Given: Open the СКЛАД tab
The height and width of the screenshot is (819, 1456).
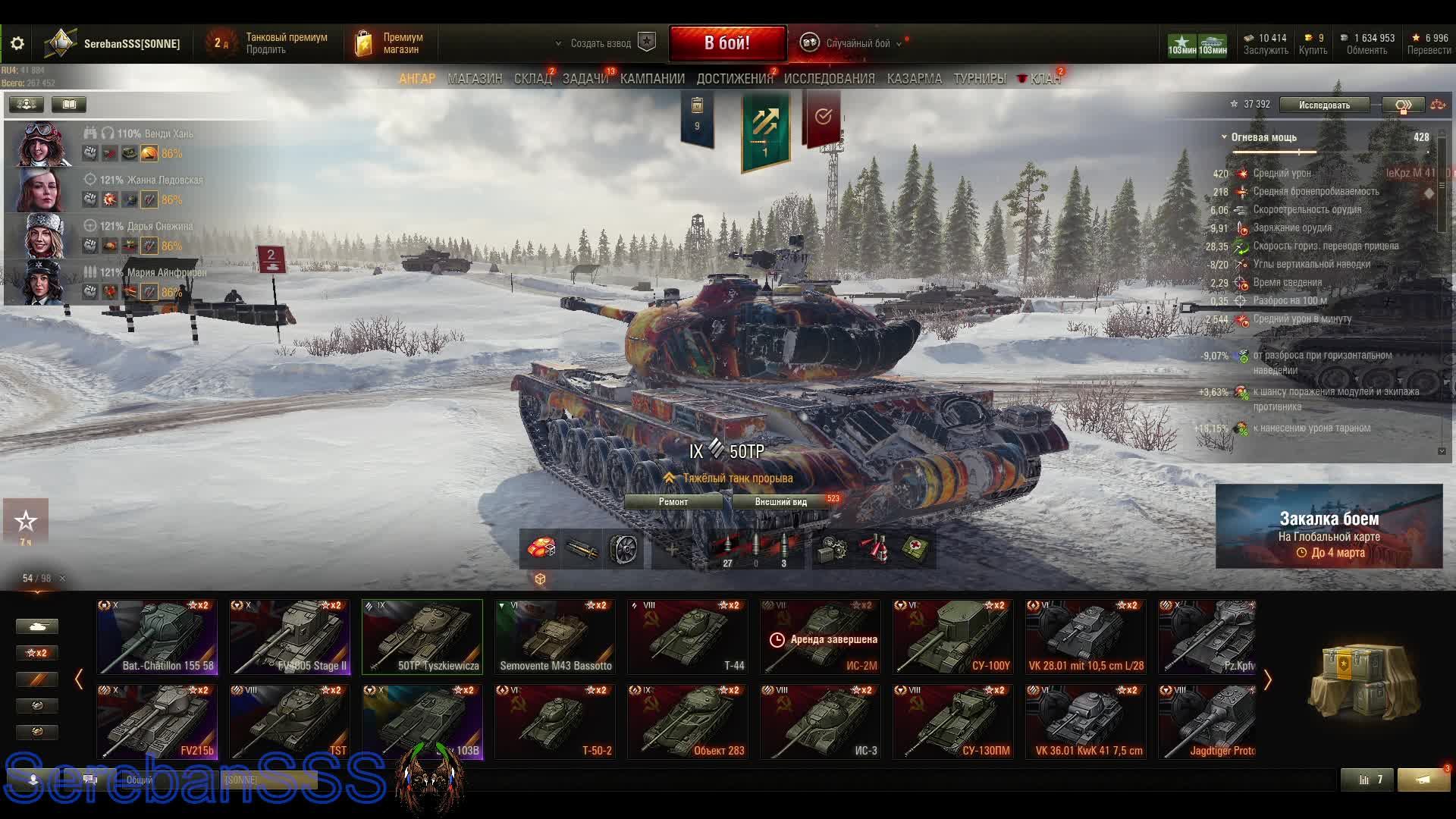Looking at the screenshot, I should (532, 79).
